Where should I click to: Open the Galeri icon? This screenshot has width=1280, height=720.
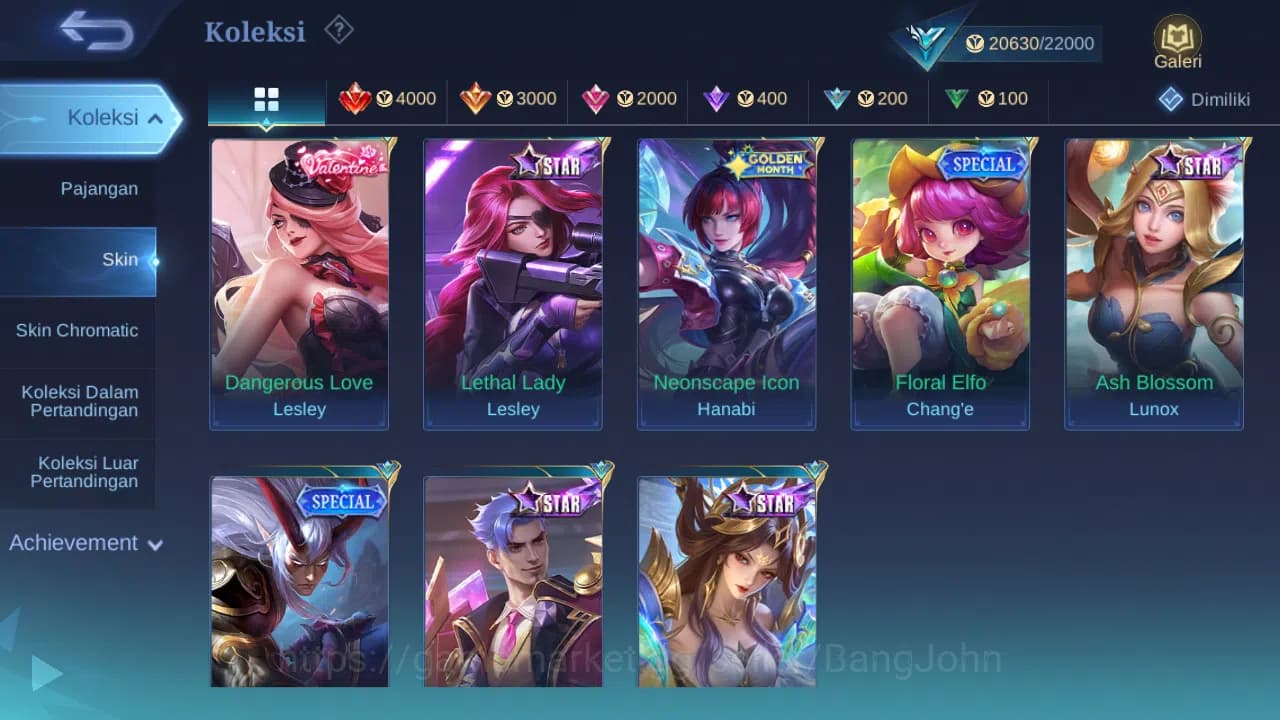tap(1177, 42)
